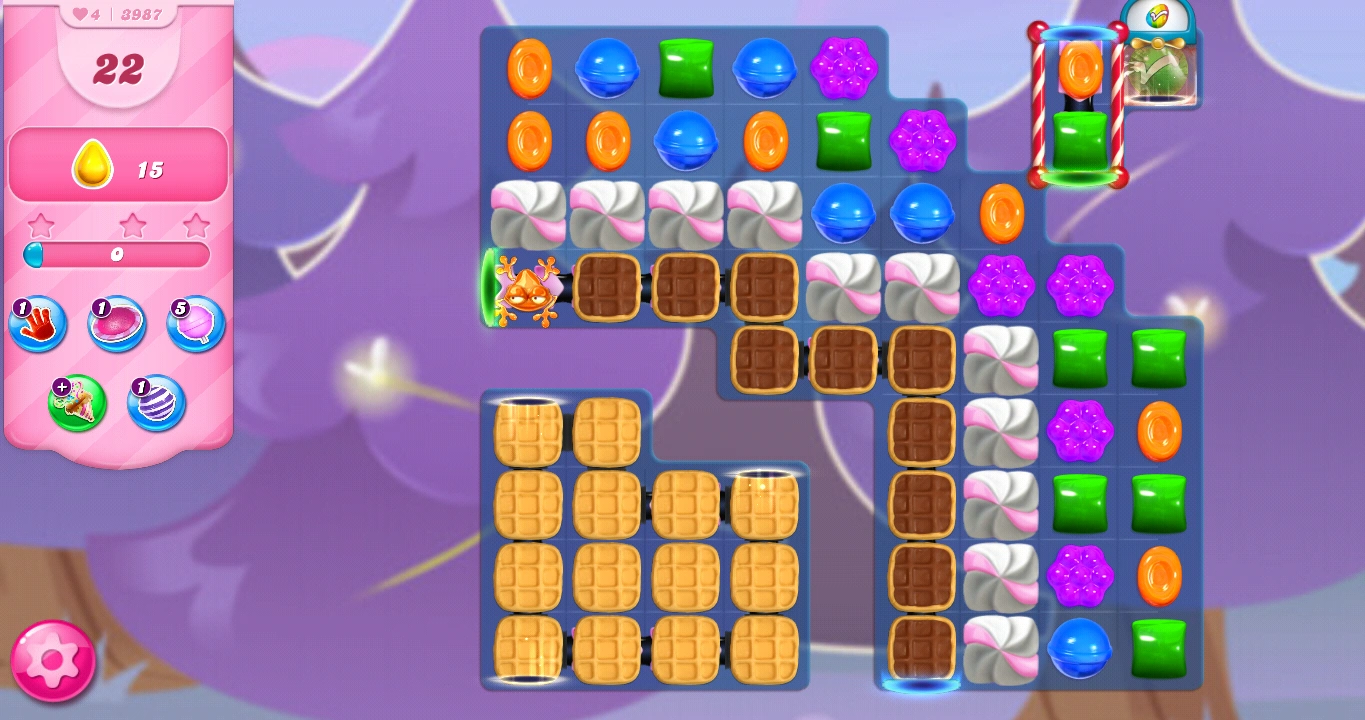The width and height of the screenshot is (1365, 720).
Task: Click the middle star above the progress bar
Action: pos(131,224)
